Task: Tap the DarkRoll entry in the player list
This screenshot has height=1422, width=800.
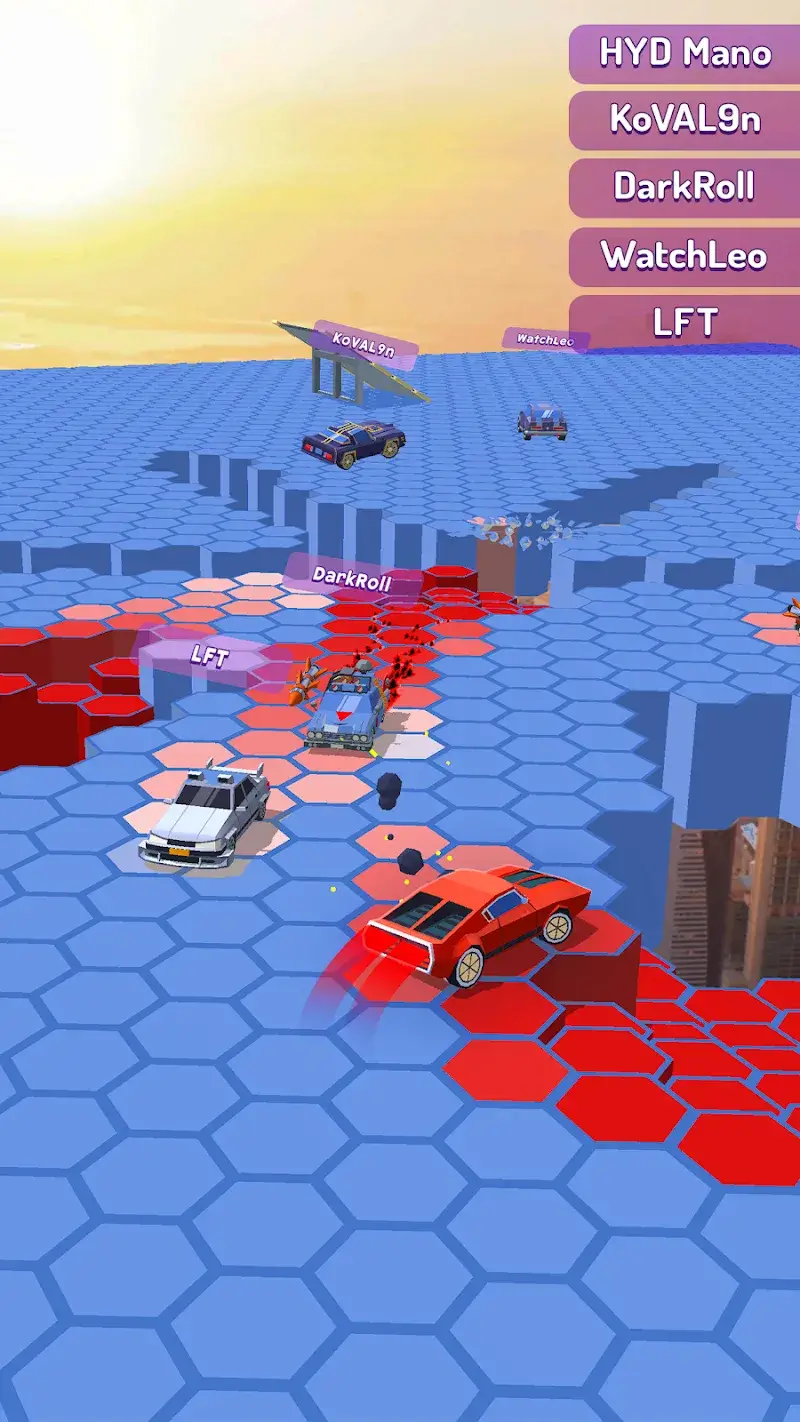Action: [x=685, y=187]
